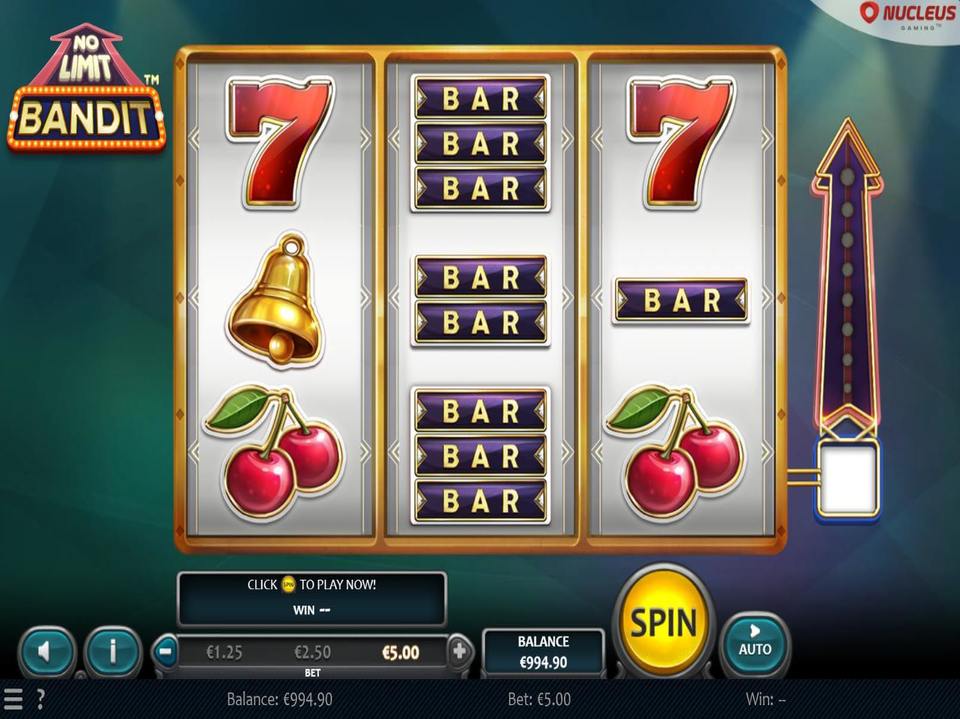Open the hamburger menu in the bottom bar
Image resolution: width=960 pixels, height=719 pixels.
13,699
